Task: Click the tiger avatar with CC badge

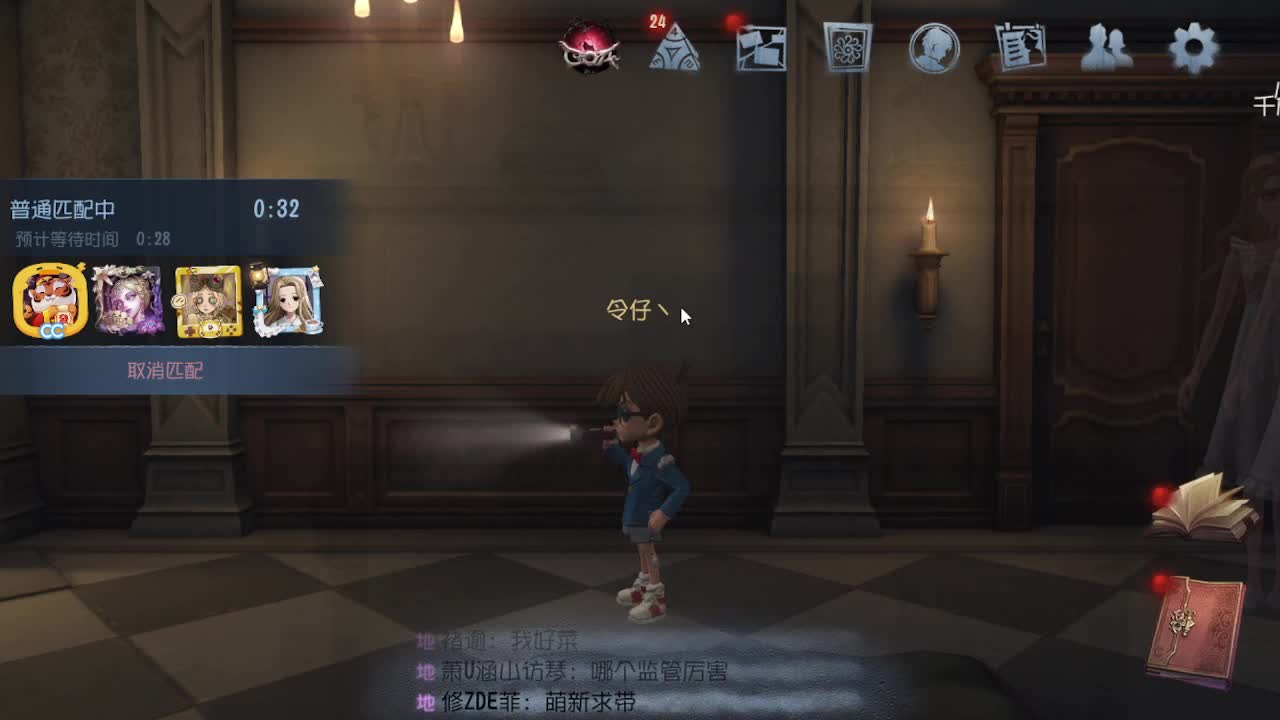Action: [48, 301]
